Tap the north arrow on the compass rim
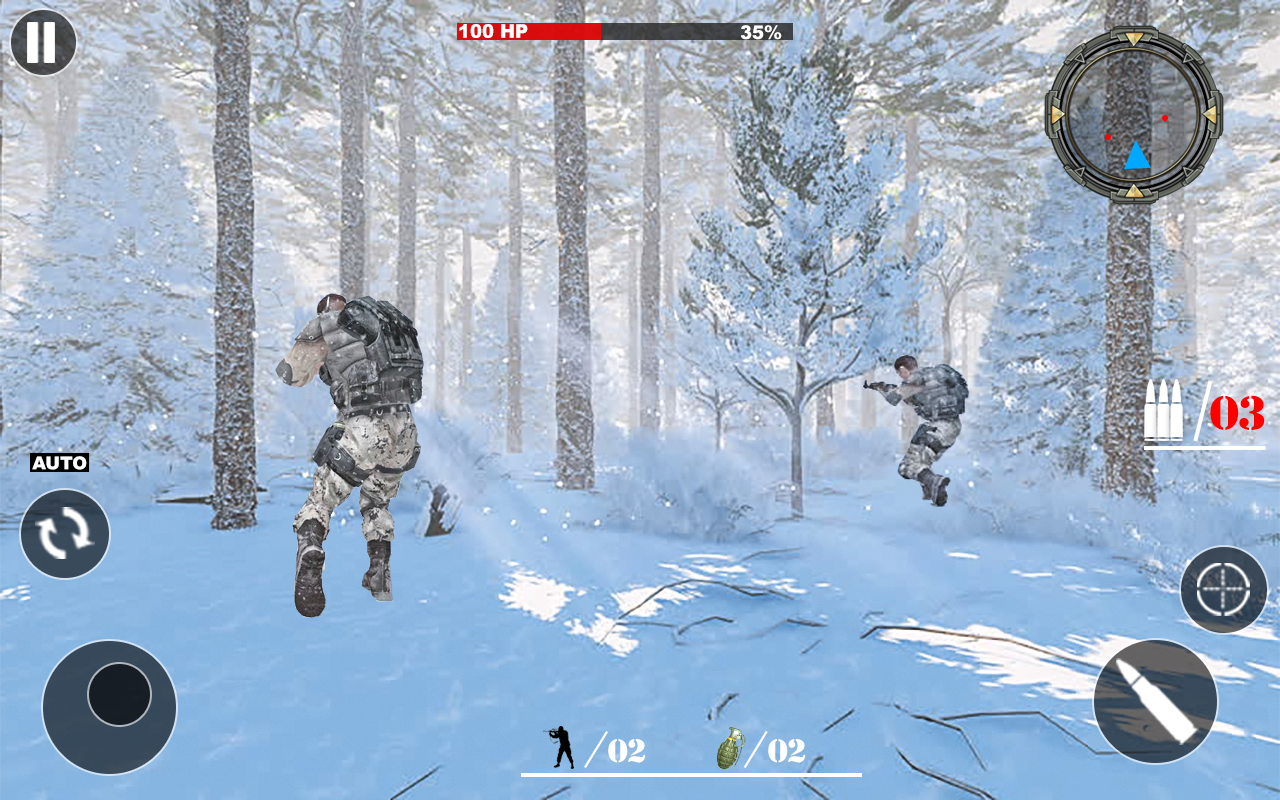The height and width of the screenshot is (800, 1280). click(1136, 38)
